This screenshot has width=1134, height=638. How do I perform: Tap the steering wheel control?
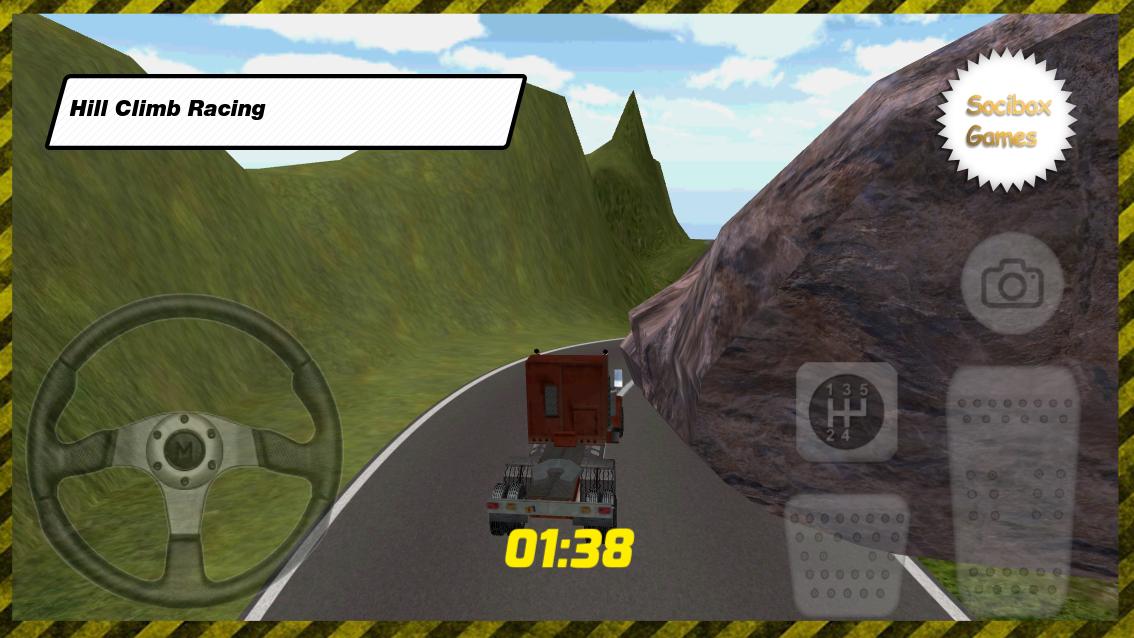pos(183,457)
